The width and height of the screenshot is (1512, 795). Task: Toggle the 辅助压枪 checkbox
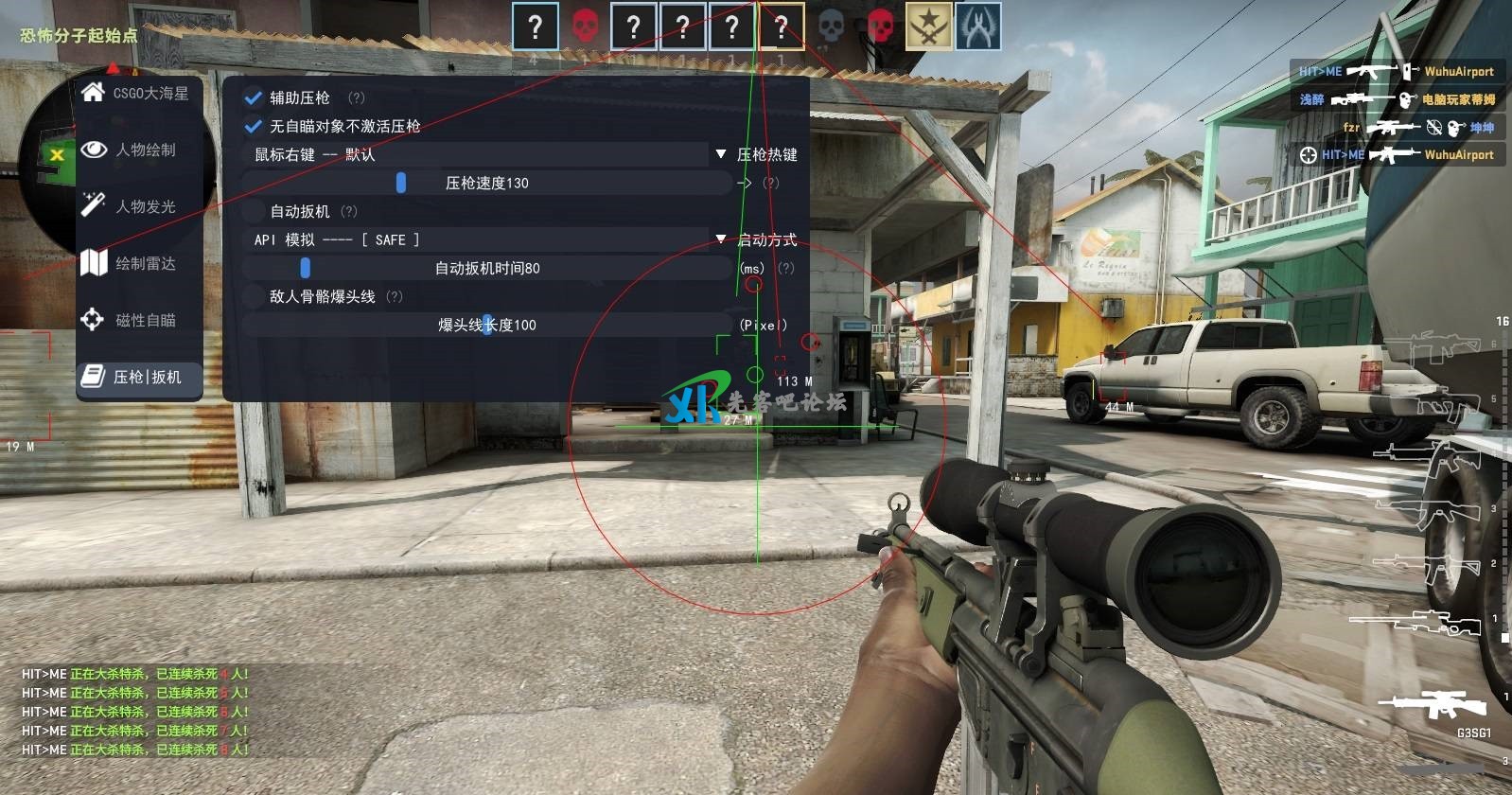(254, 97)
